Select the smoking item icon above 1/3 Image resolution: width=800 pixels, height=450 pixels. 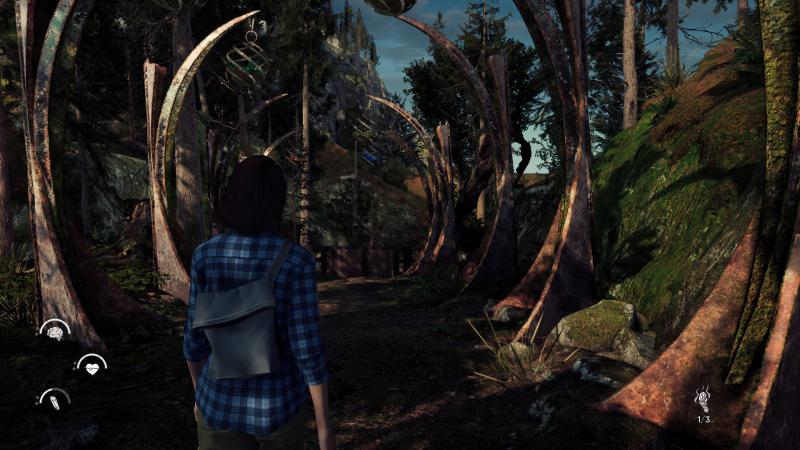(x=704, y=398)
